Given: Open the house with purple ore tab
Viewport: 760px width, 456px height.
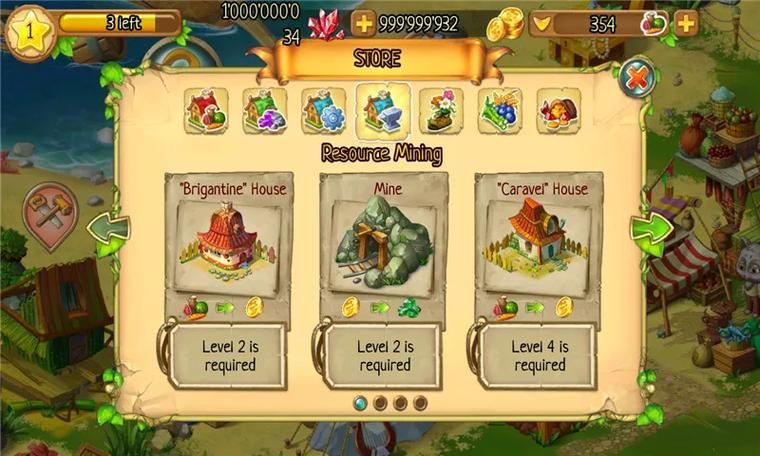Looking at the screenshot, I should coord(265,110).
